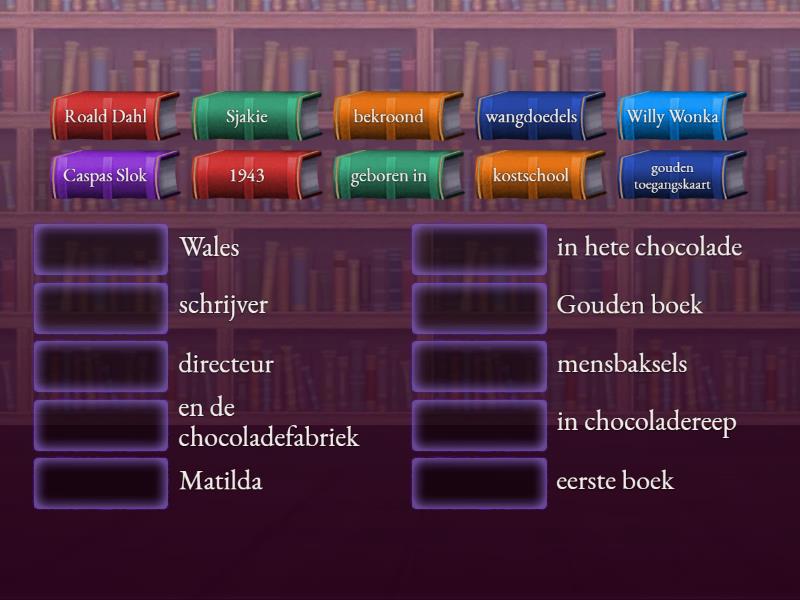The height and width of the screenshot is (600, 800).
Task: Pick the green Sjakie book
Action: pos(247,116)
